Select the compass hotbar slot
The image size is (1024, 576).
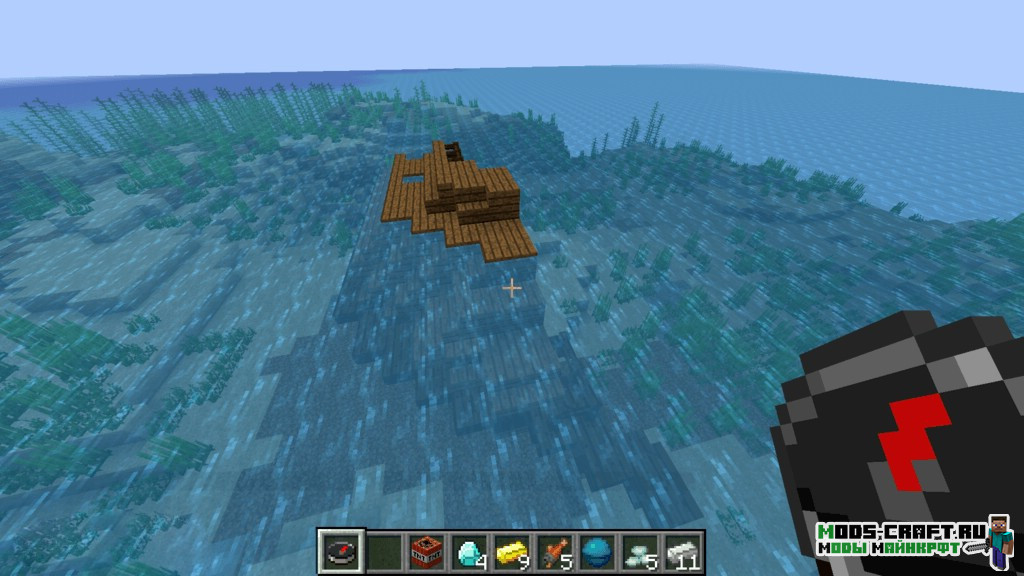tap(341, 551)
